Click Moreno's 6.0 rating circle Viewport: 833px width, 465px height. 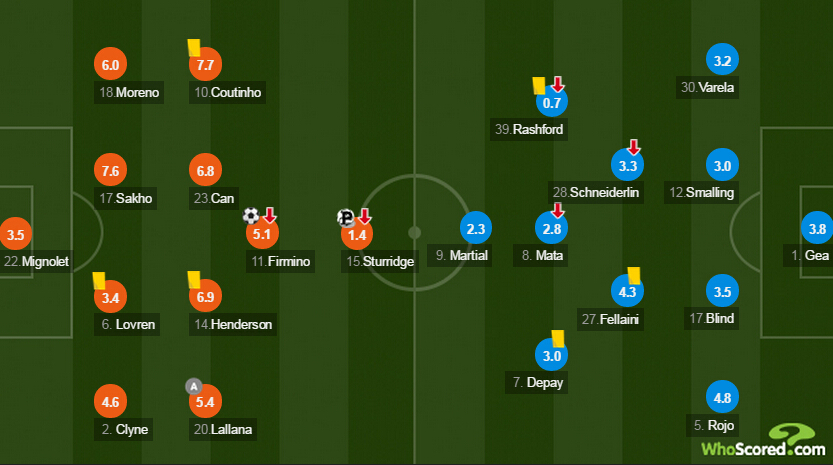point(110,65)
